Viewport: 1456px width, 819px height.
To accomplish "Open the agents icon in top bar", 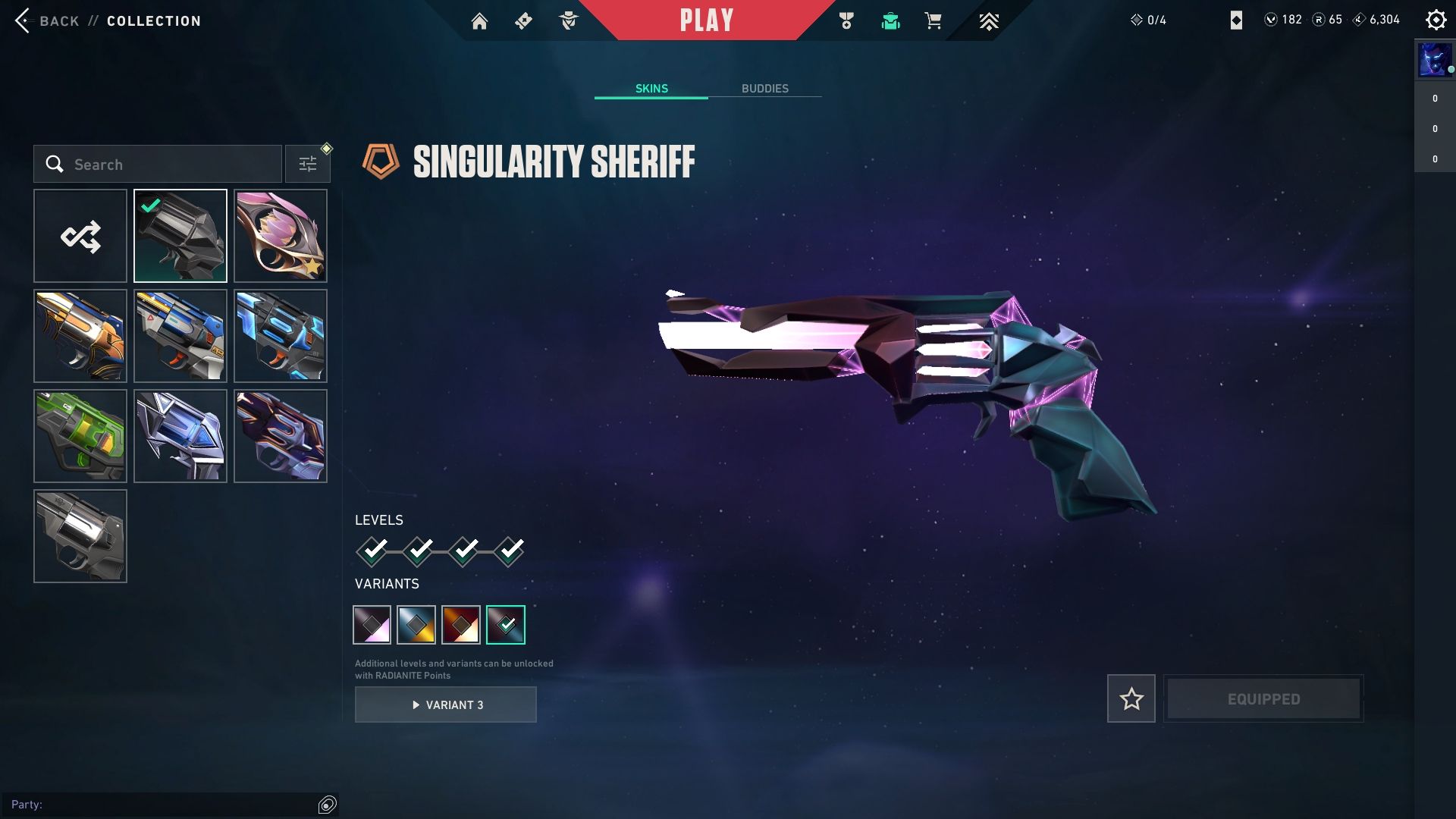I will coord(569,21).
